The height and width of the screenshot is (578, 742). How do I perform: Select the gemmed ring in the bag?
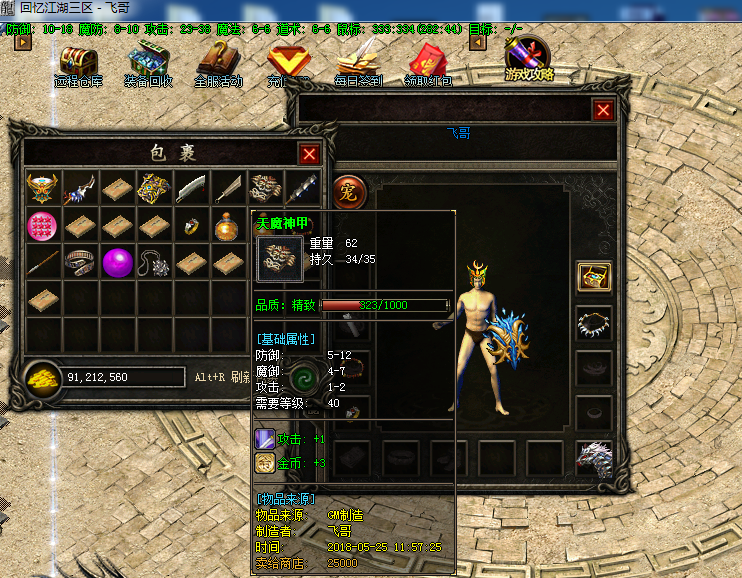pyautogui.click(x=190, y=227)
